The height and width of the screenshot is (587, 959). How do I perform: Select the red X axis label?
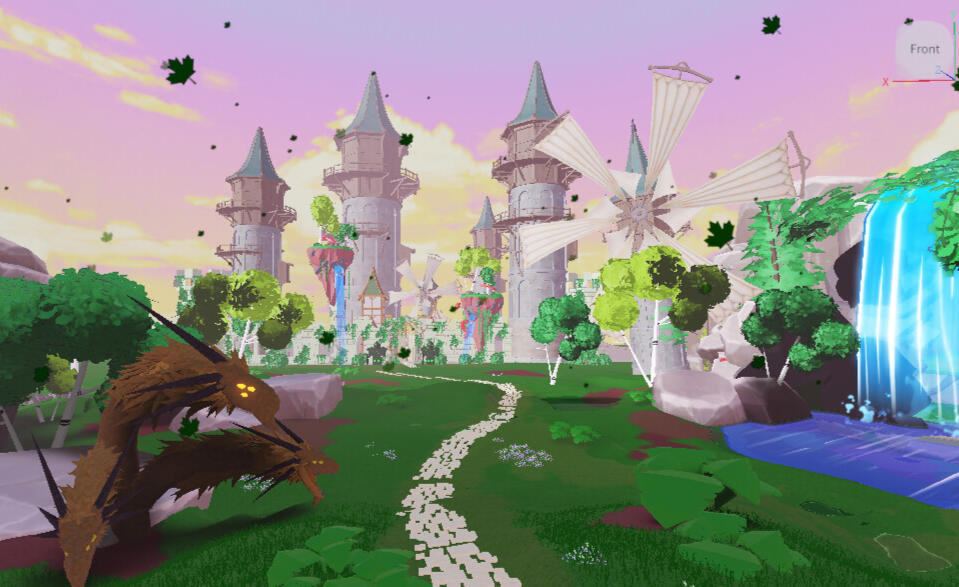tap(885, 82)
